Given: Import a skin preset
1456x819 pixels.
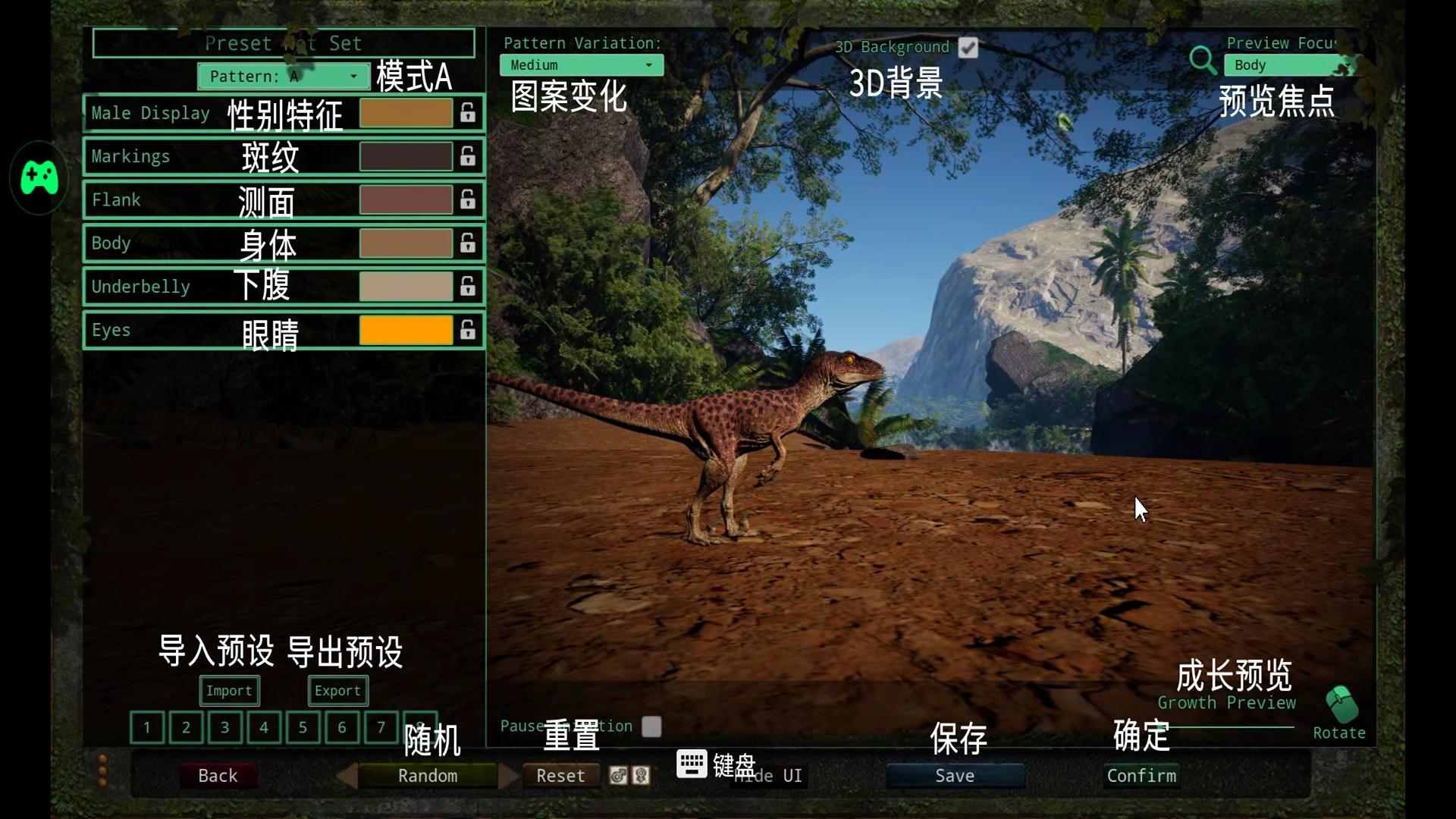Looking at the screenshot, I should tap(229, 691).
